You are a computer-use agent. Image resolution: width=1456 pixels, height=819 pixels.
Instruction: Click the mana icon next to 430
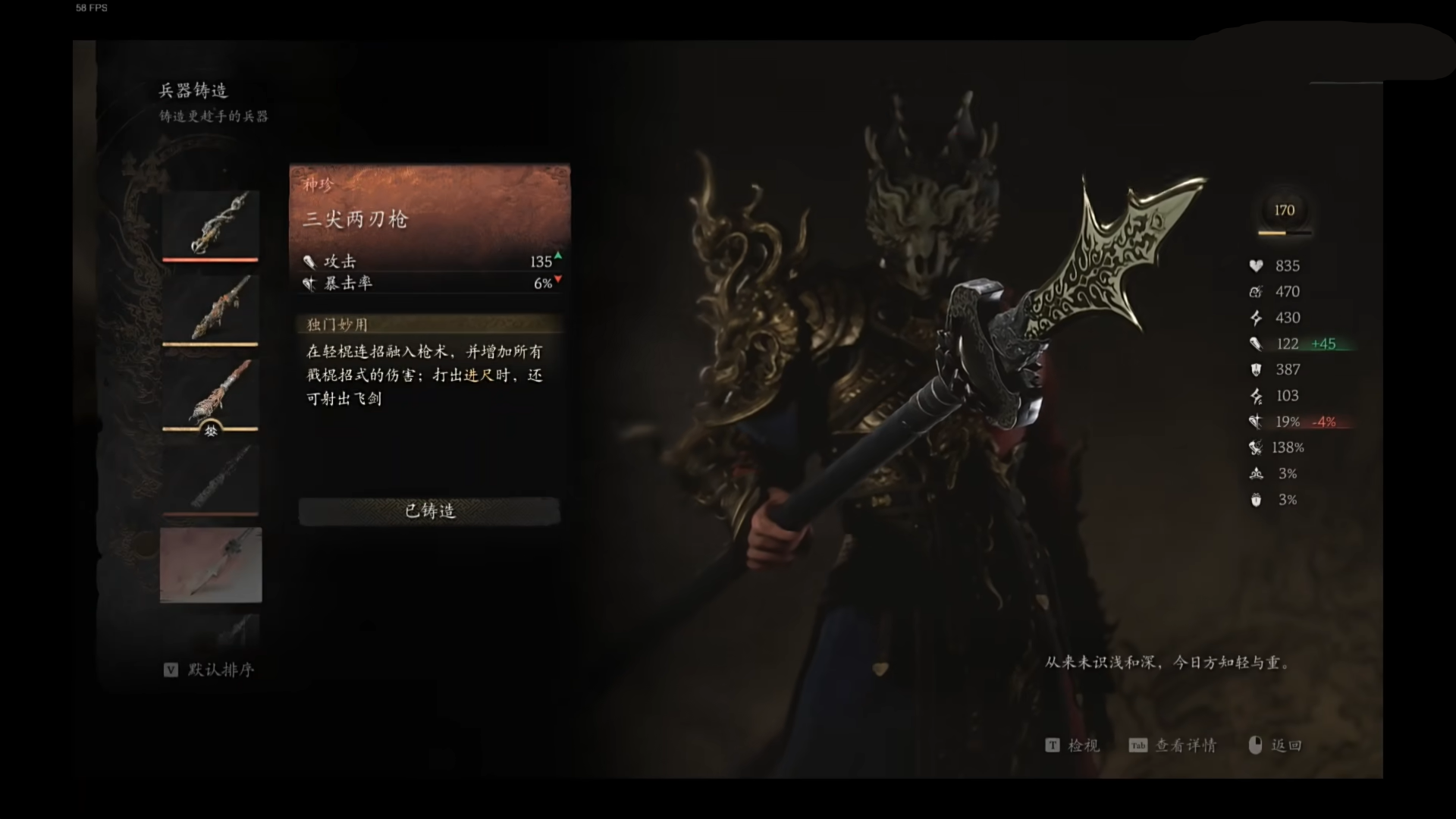click(1257, 318)
